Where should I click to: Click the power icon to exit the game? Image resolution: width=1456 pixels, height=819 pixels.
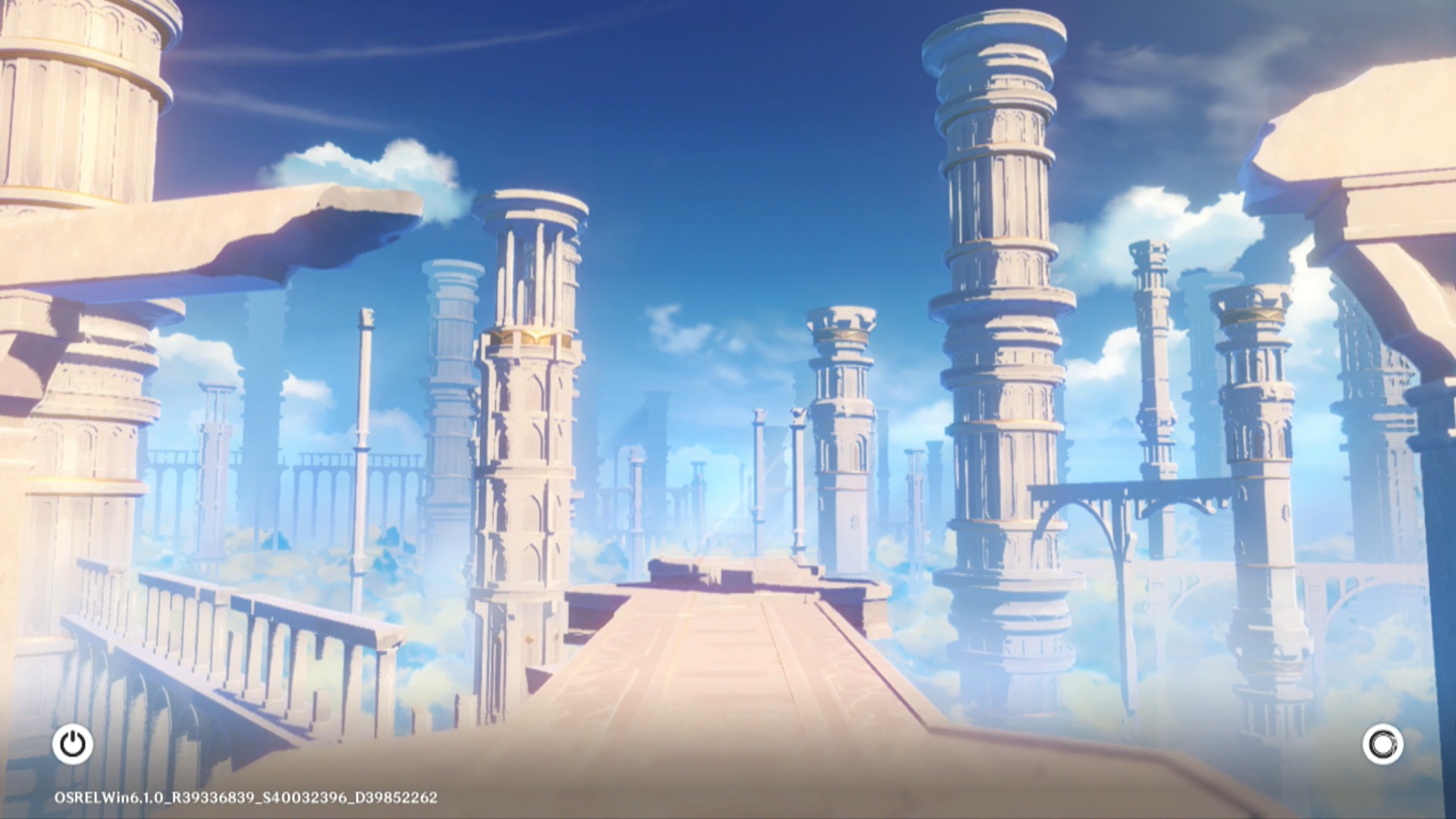[x=73, y=744]
